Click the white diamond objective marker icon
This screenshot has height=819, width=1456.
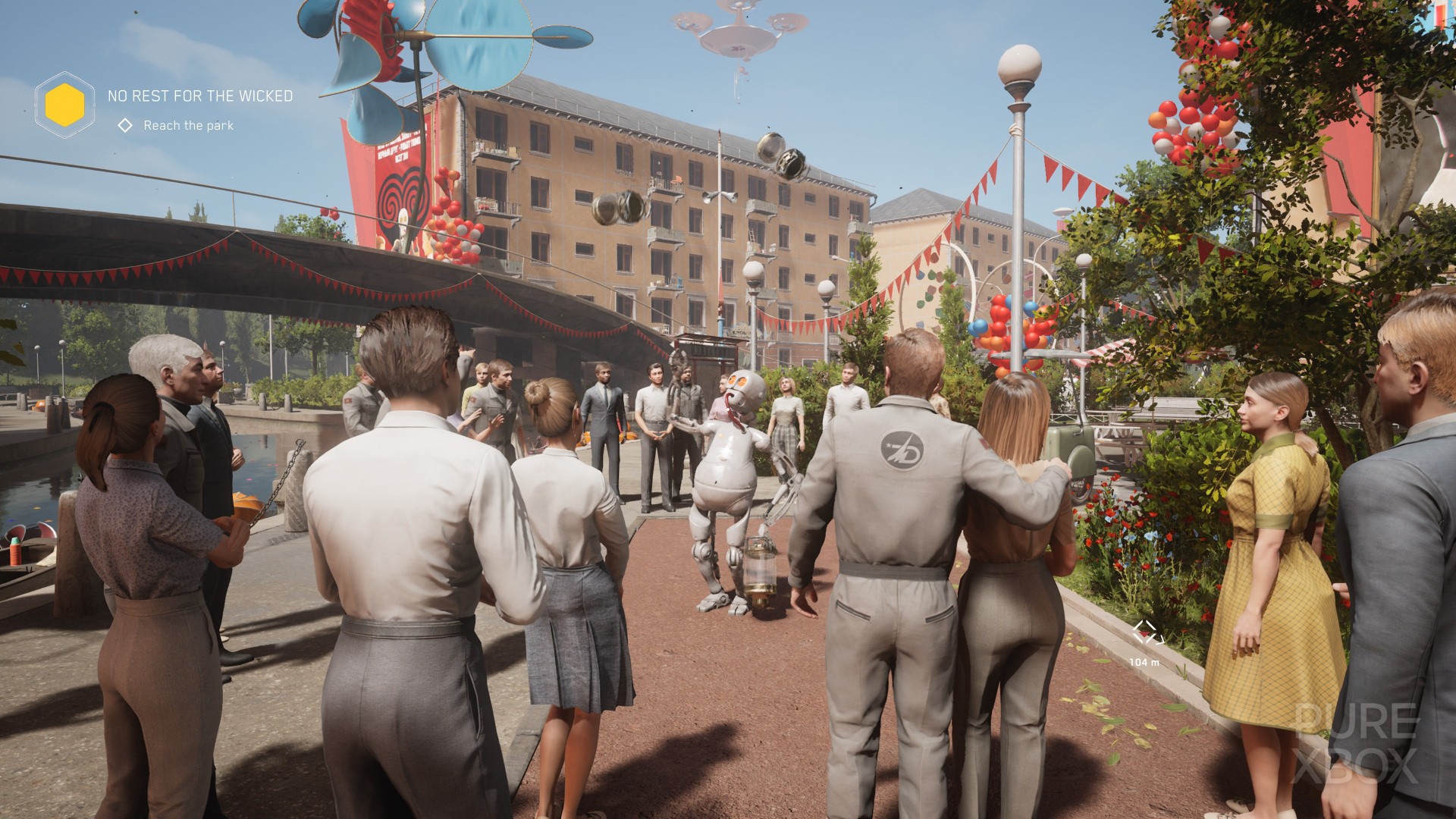pyautogui.click(x=124, y=127)
